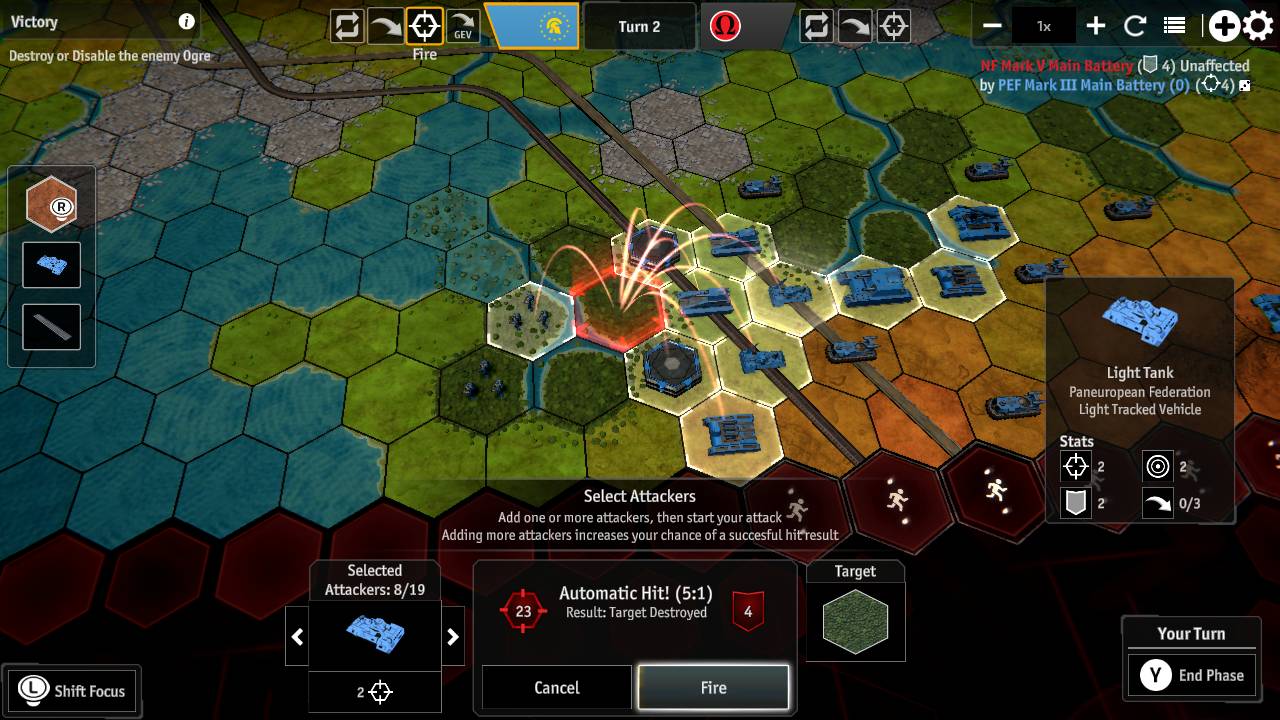
Task: Open the game settings gear
Action: (1257, 25)
